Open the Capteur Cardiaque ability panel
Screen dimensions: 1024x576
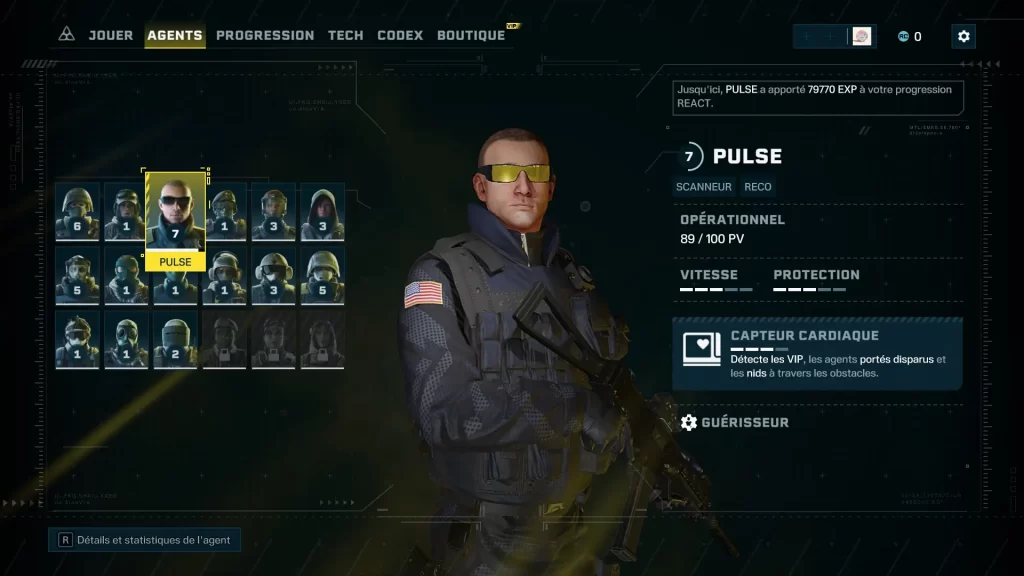pos(817,354)
